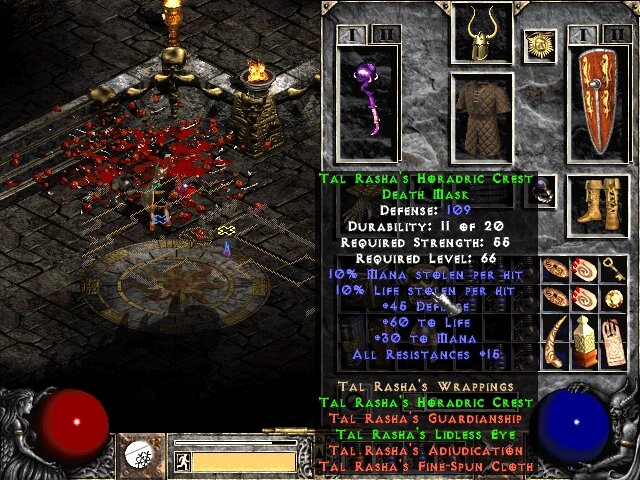Click the golden amulet slot
640x480 pixels.
pyautogui.click(x=539, y=45)
